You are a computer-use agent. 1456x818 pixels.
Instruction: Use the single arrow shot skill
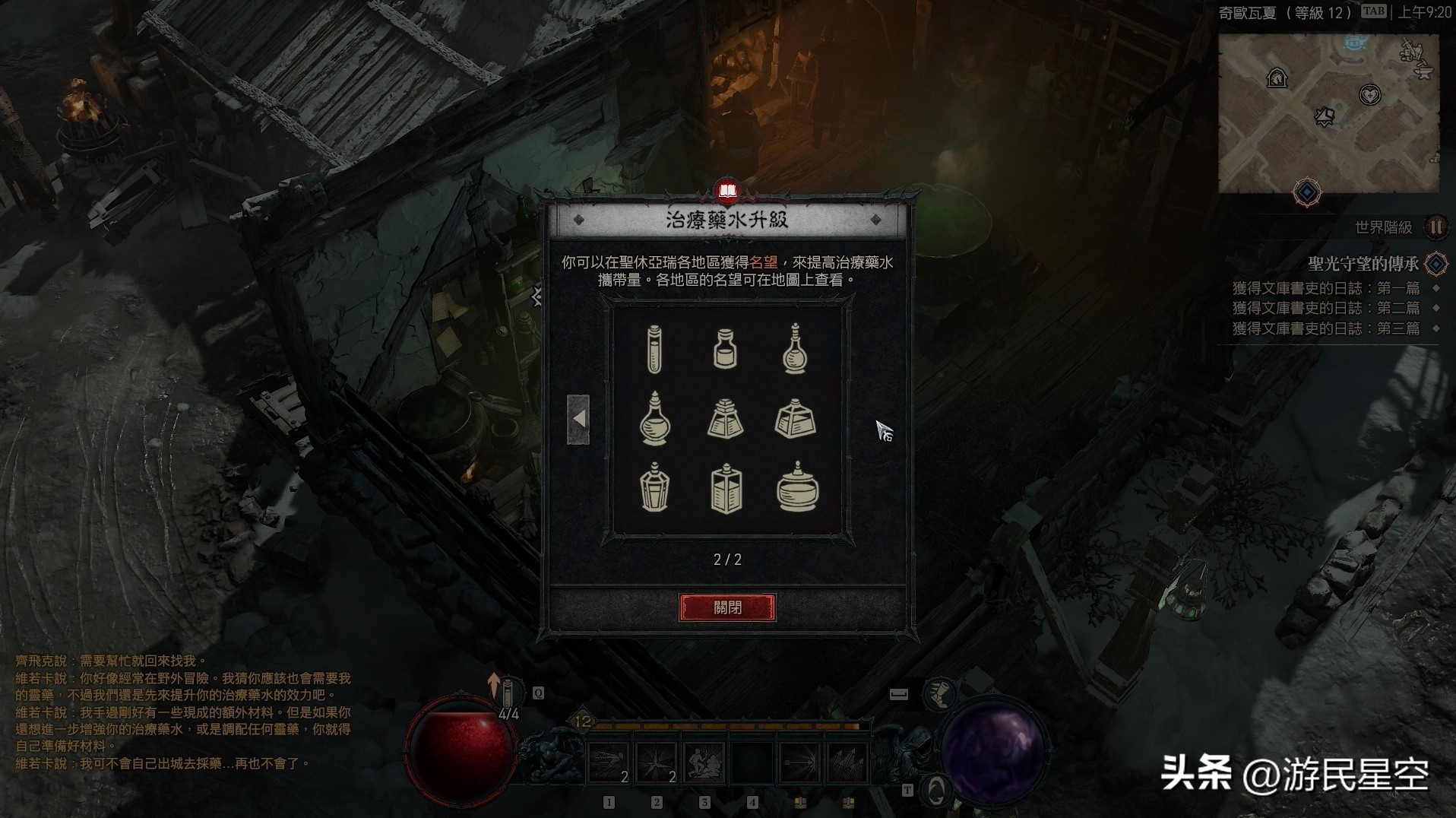(799, 763)
